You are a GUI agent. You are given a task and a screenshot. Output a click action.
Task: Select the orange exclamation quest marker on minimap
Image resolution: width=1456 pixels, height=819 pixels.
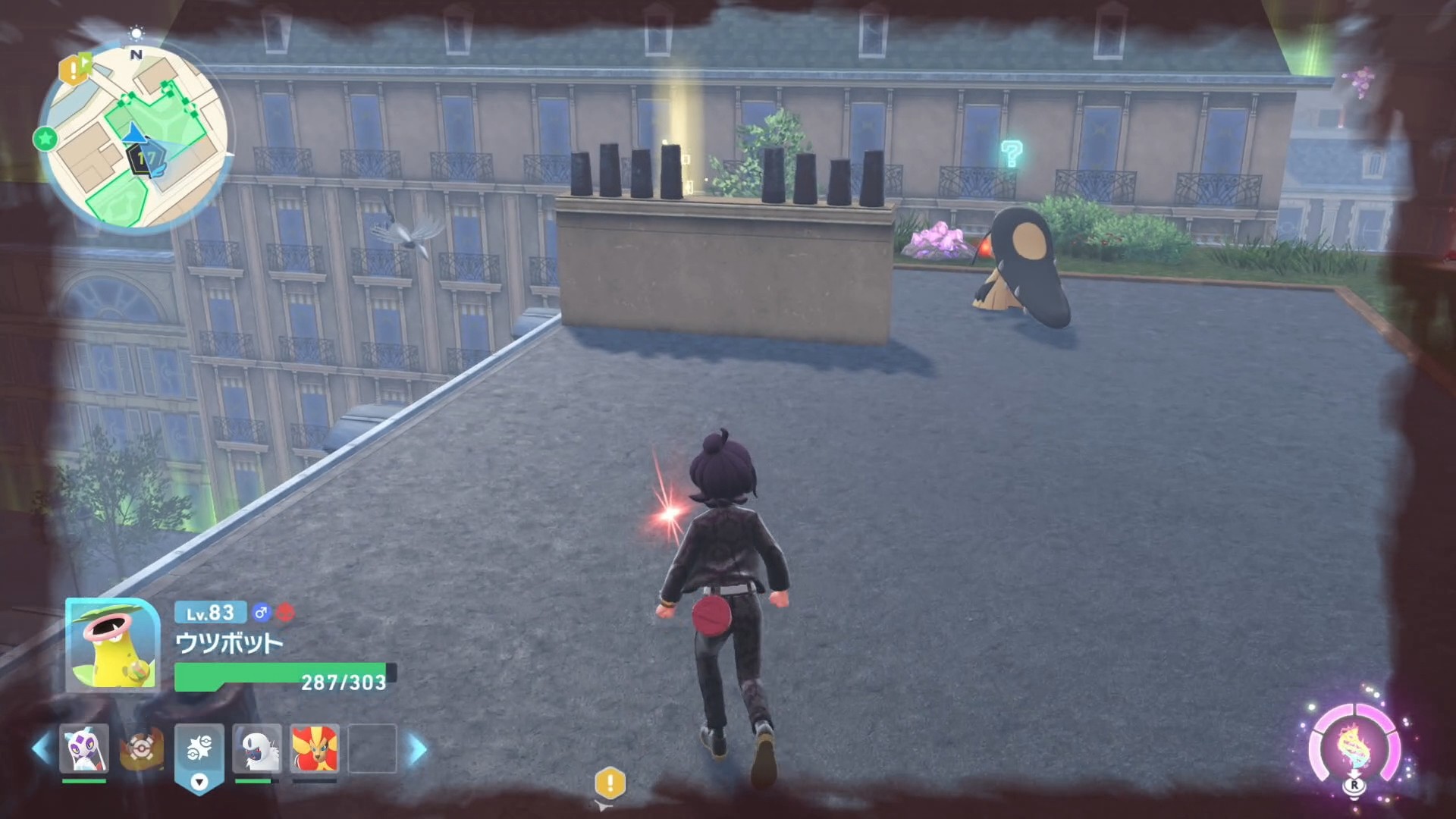coord(74,71)
